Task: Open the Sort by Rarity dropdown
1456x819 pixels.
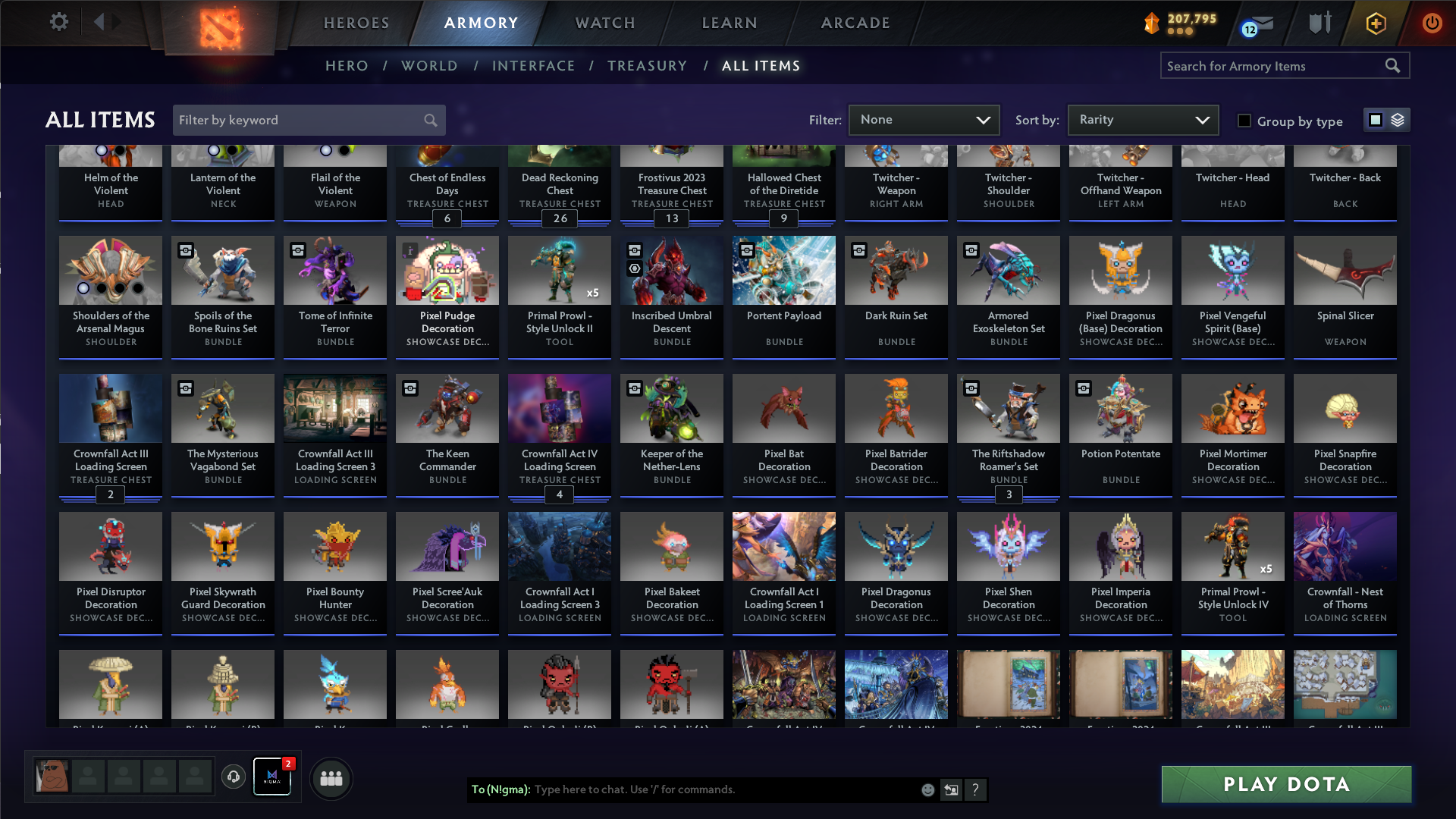Action: point(1142,120)
